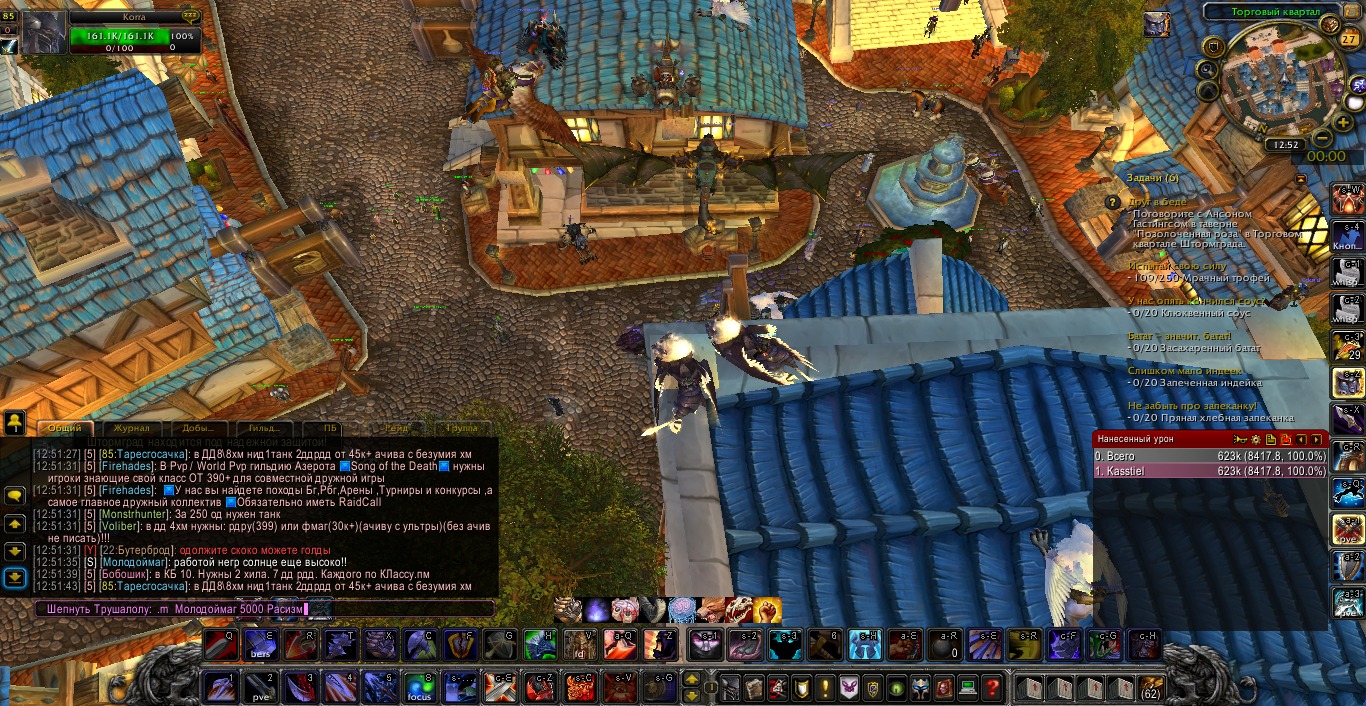Viewport: 1366px width, 706px height.
Task: Select the Общий chat tab
Action: [65, 428]
